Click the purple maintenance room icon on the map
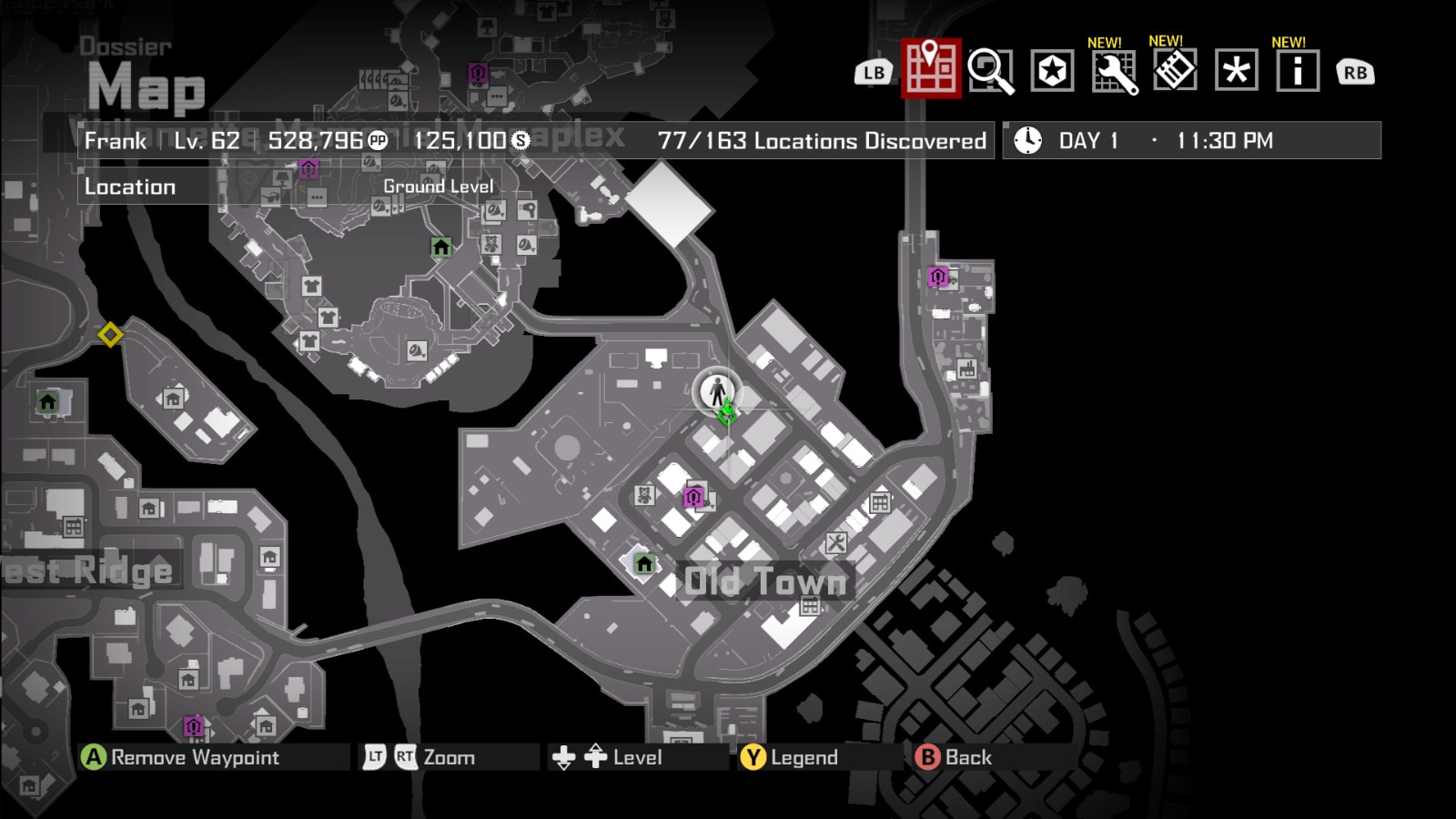 [695, 495]
